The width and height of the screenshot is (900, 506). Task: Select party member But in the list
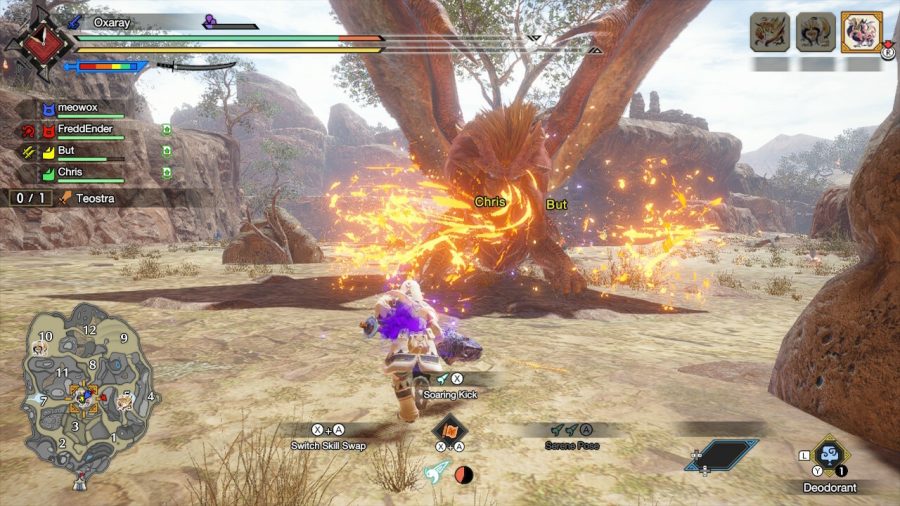tap(69, 151)
